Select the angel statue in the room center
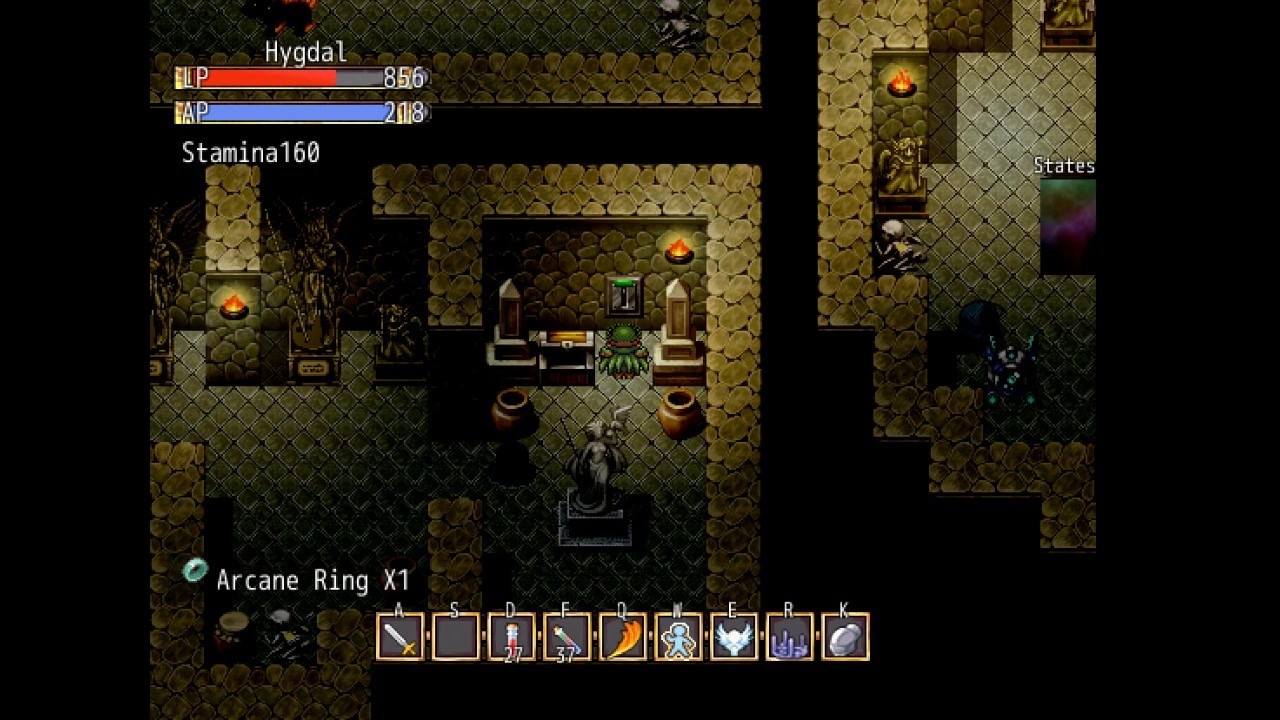Viewport: 1280px width, 720px height. [x=597, y=460]
